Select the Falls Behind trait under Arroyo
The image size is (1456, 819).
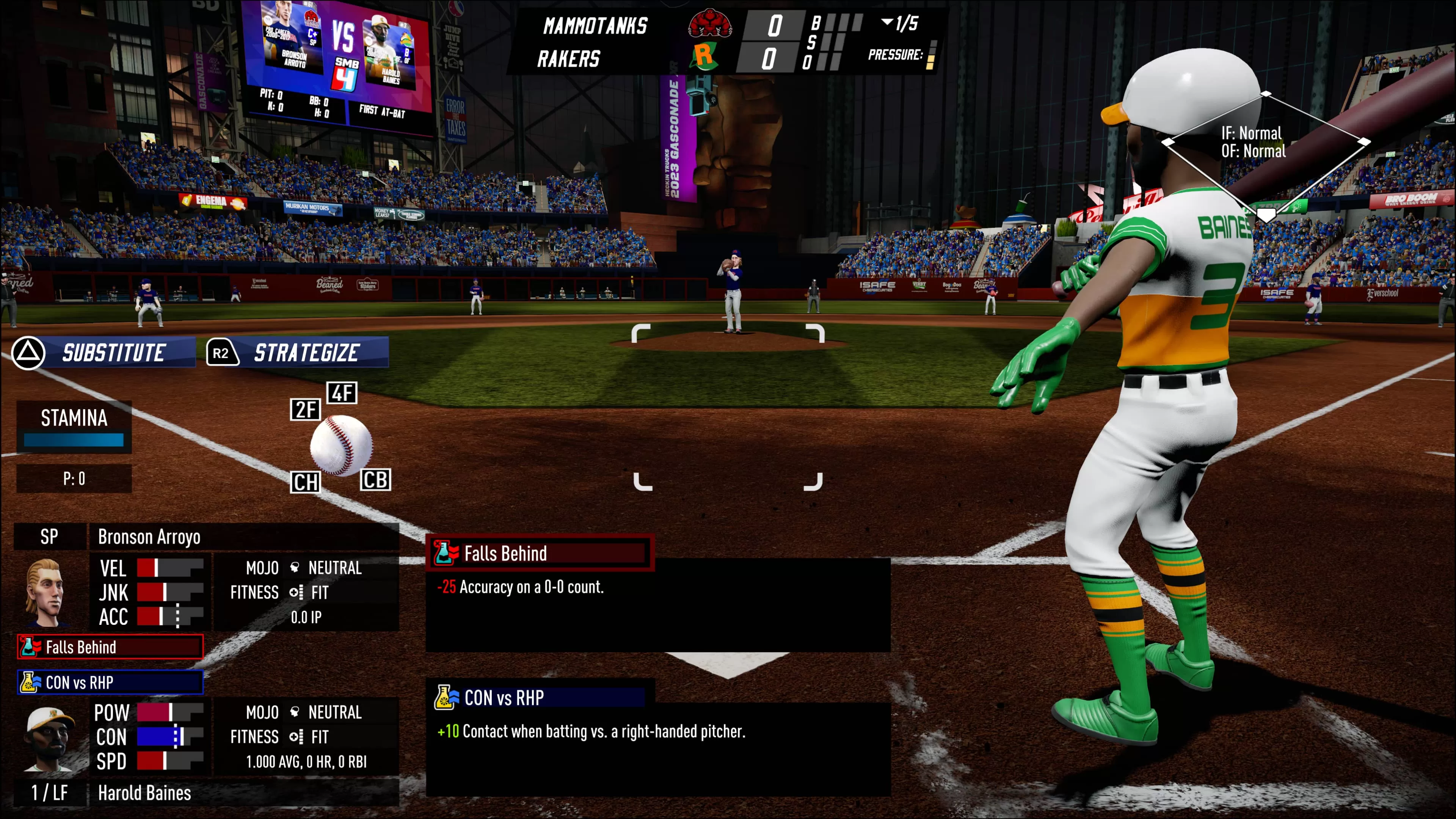(110, 647)
